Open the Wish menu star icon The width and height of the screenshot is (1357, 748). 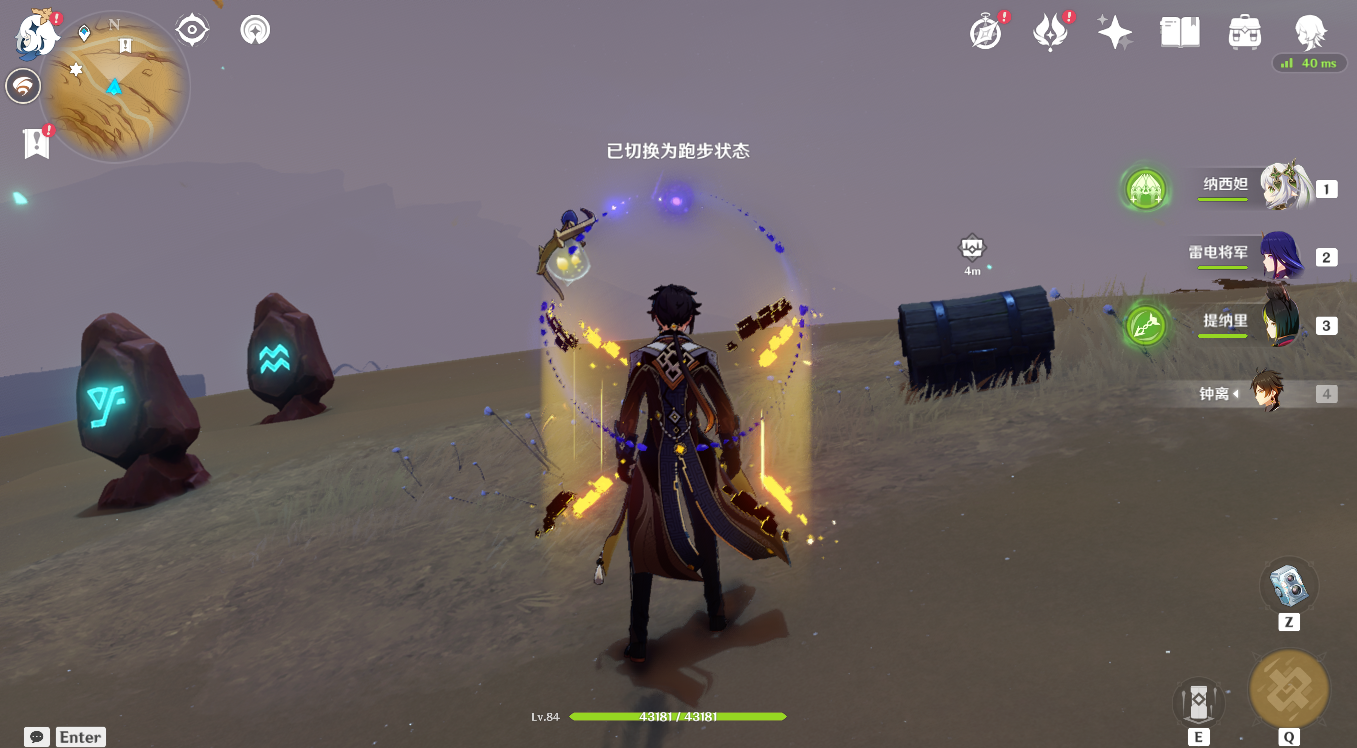1114,32
